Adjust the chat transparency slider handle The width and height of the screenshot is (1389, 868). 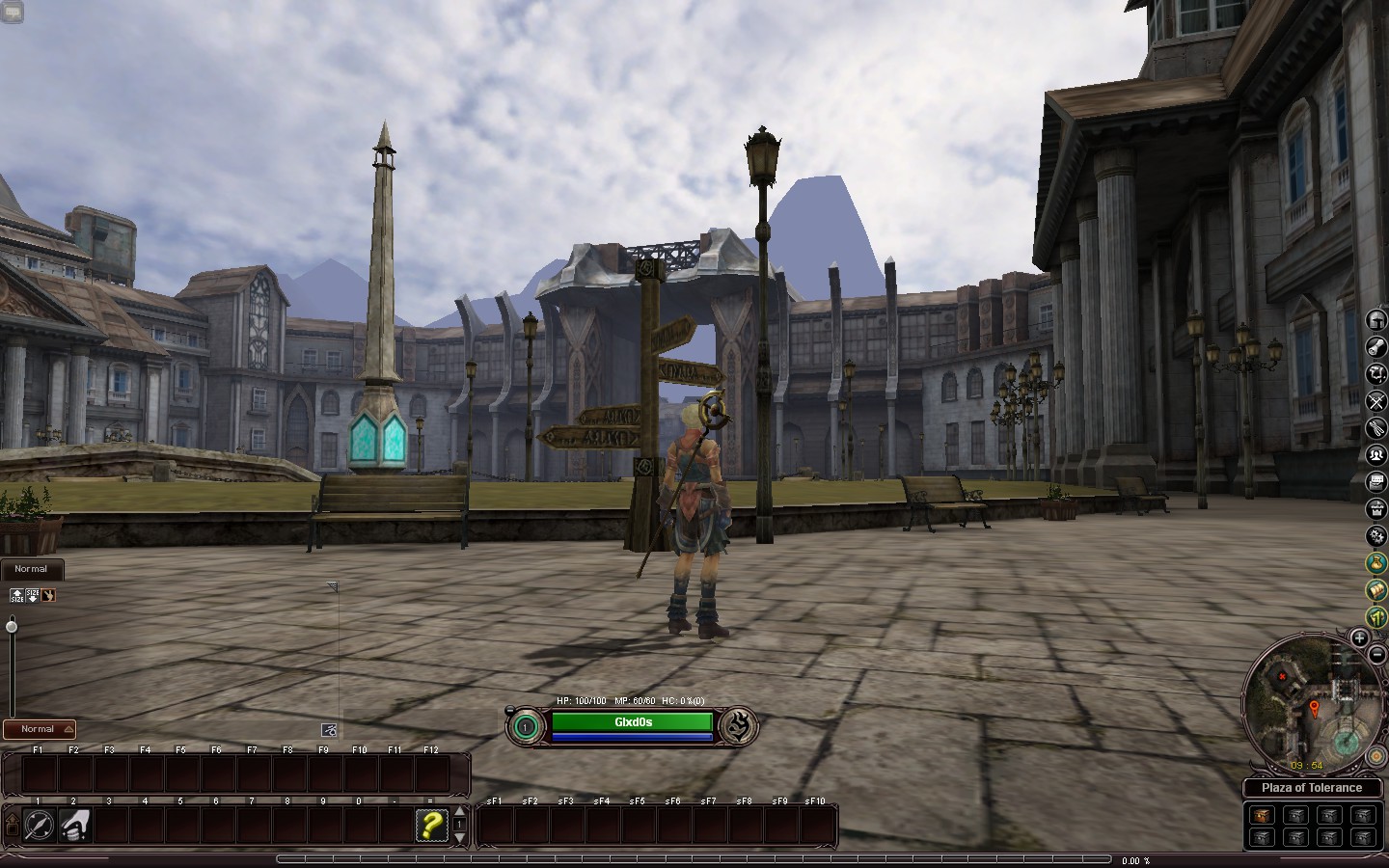(x=12, y=626)
